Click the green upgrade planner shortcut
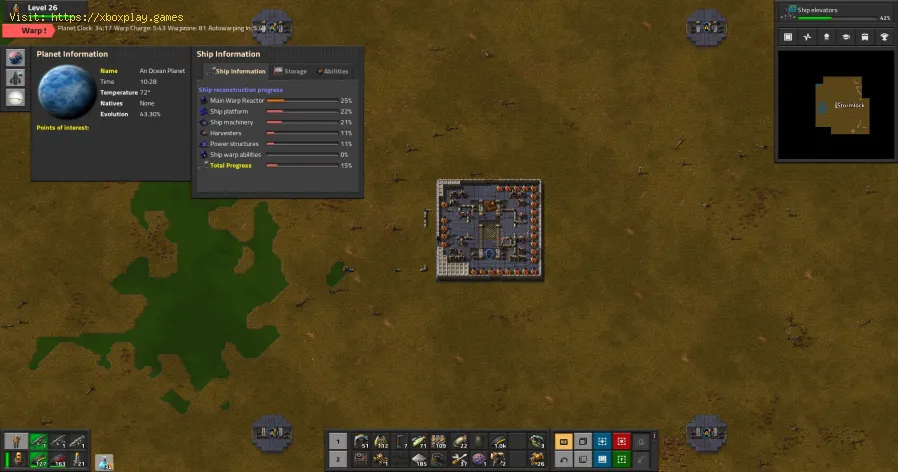 click(621, 459)
